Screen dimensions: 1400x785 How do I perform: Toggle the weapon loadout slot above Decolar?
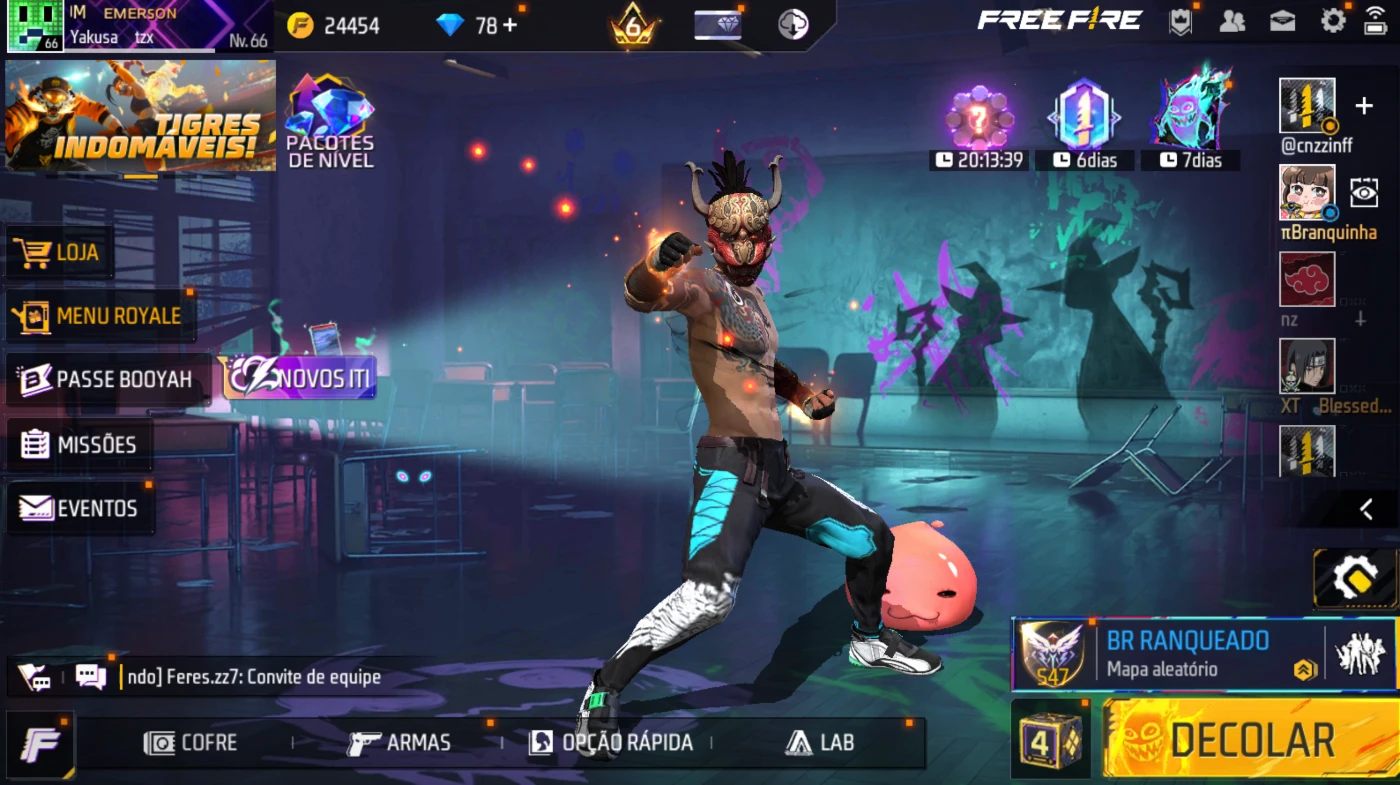tap(1356, 578)
